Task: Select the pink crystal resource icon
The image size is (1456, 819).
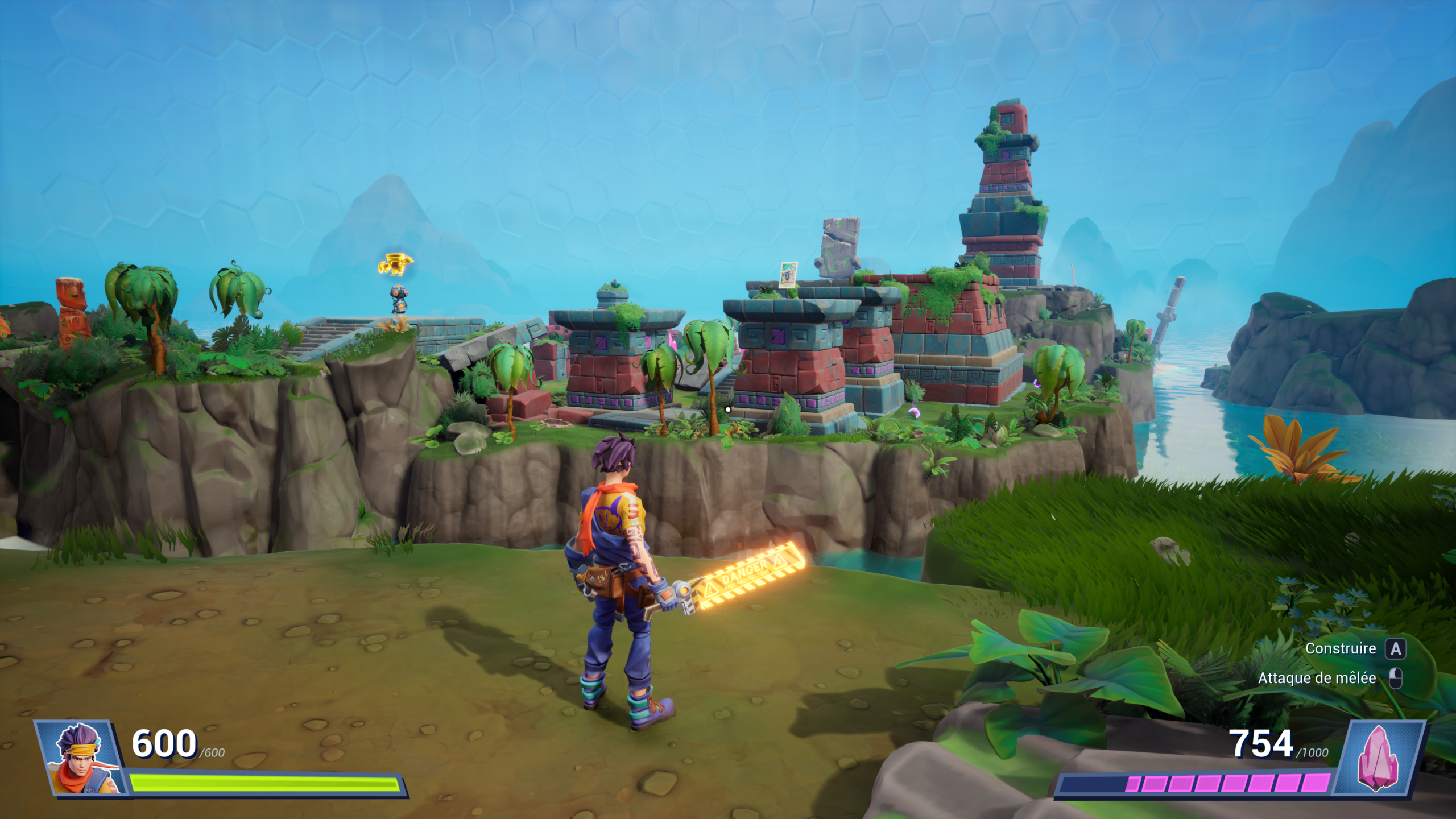Action: tap(1378, 758)
